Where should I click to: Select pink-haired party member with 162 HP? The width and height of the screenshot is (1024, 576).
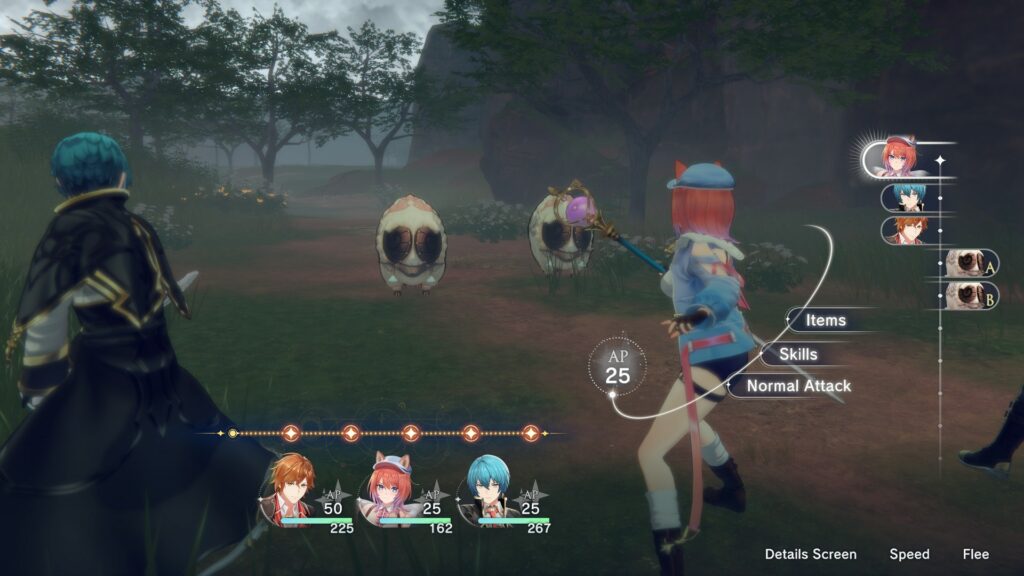coord(390,489)
